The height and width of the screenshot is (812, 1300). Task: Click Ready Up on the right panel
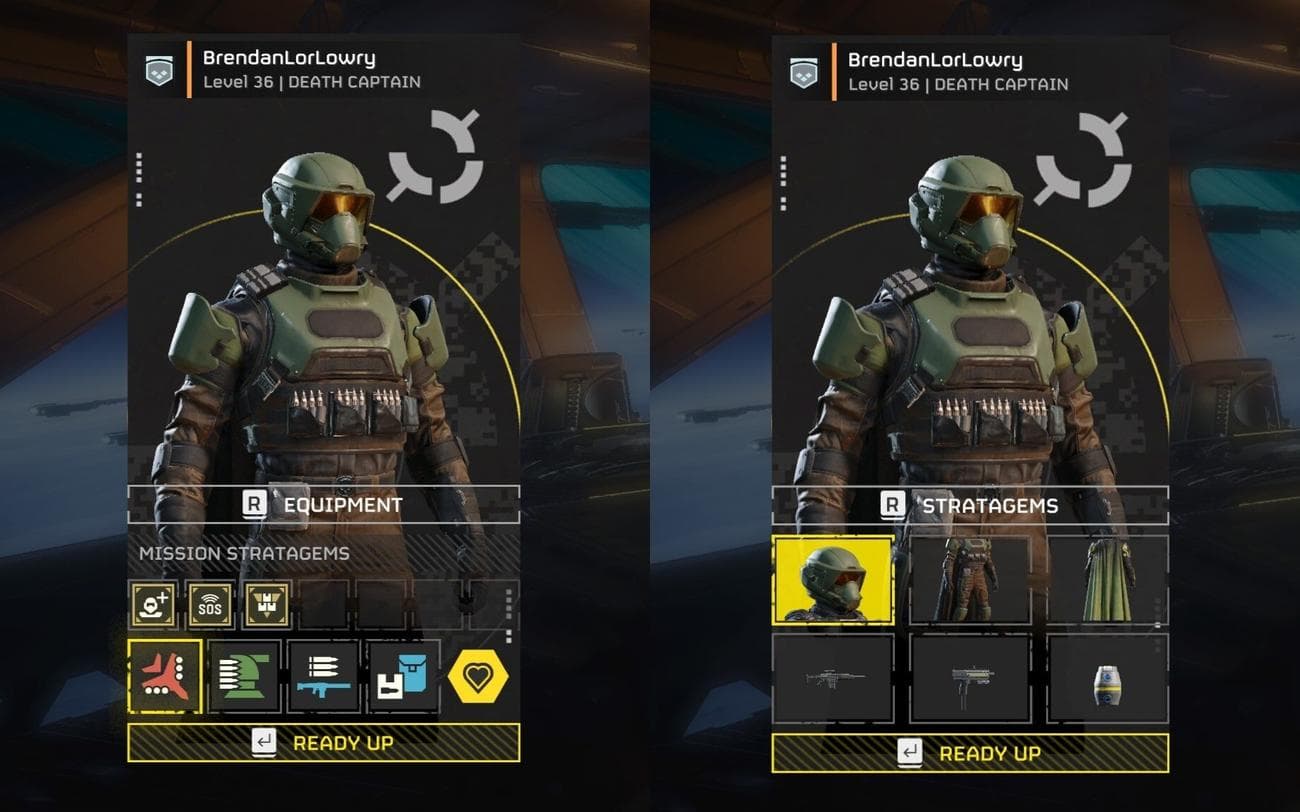pos(980,752)
